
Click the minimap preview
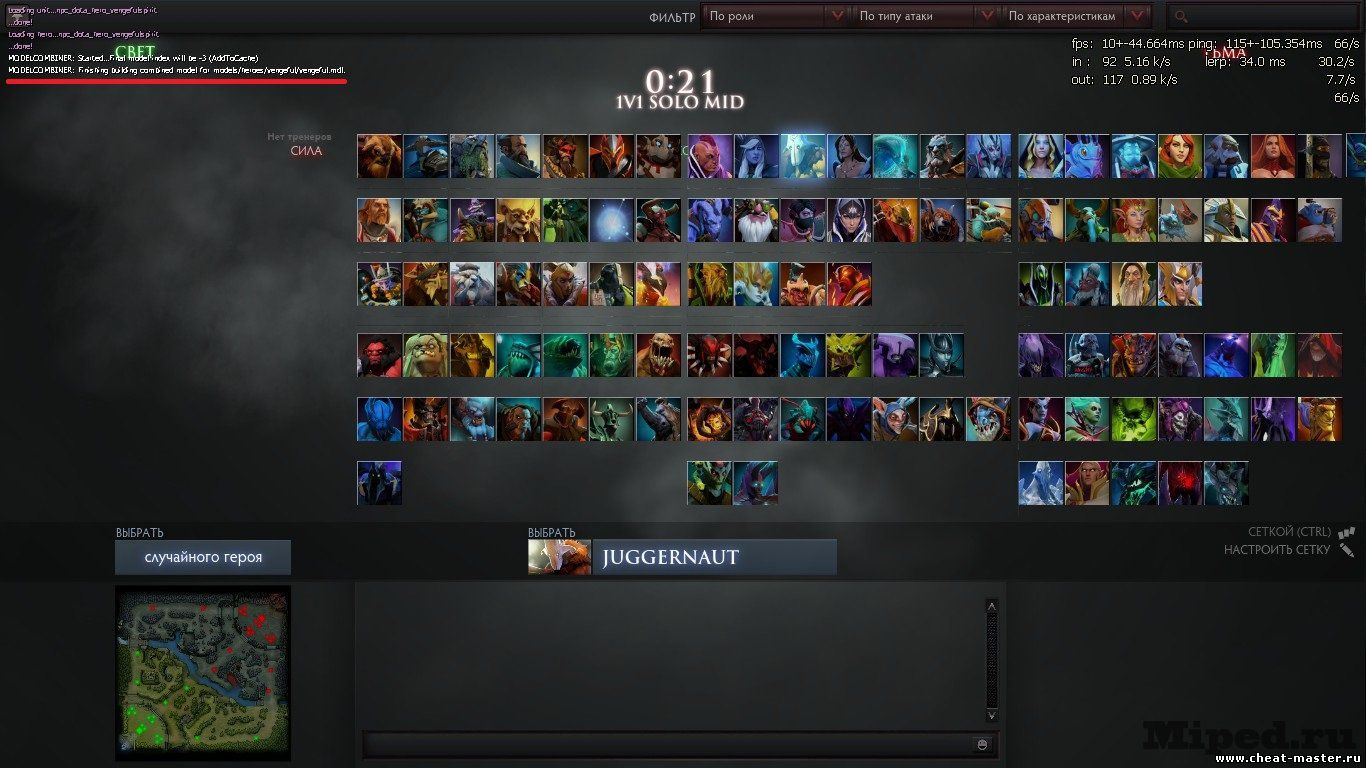(x=203, y=672)
